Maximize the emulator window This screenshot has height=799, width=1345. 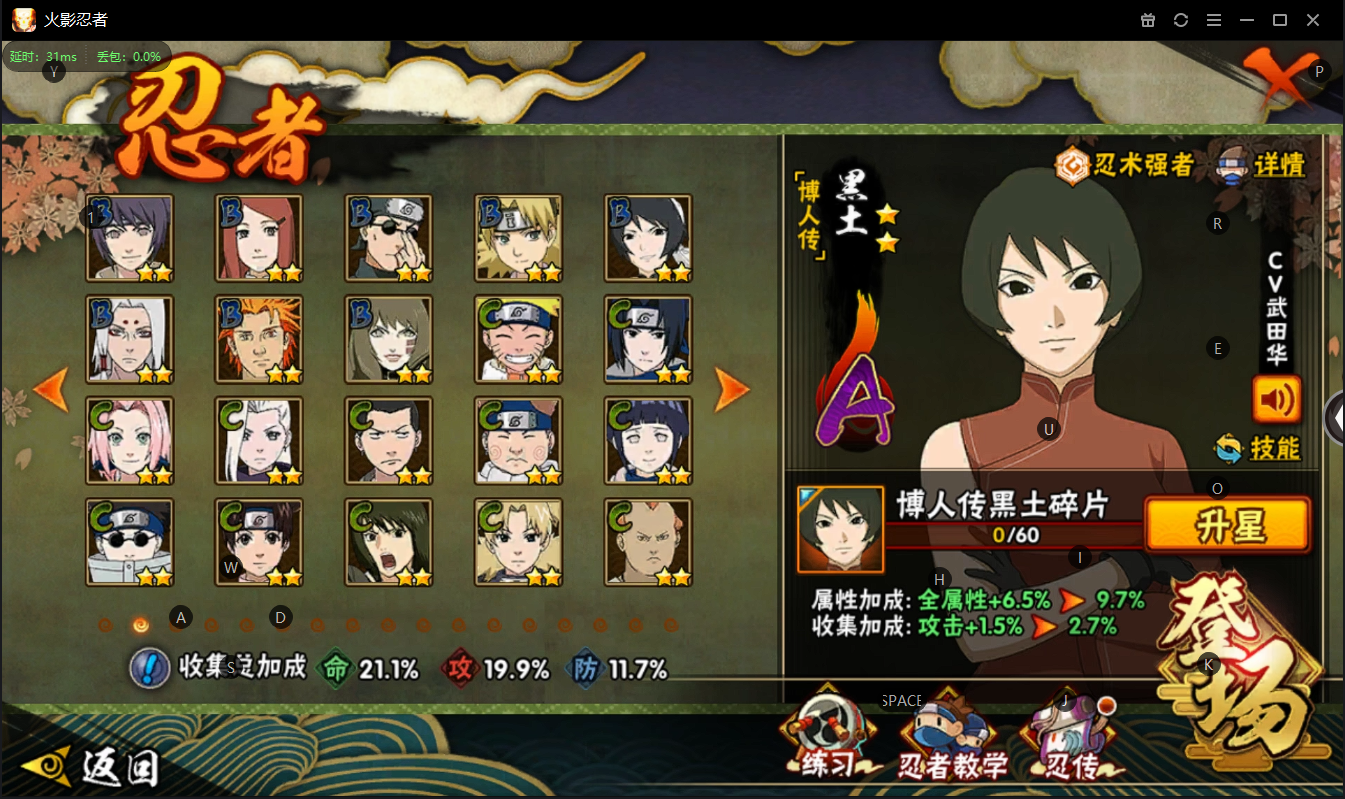pos(1279,20)
